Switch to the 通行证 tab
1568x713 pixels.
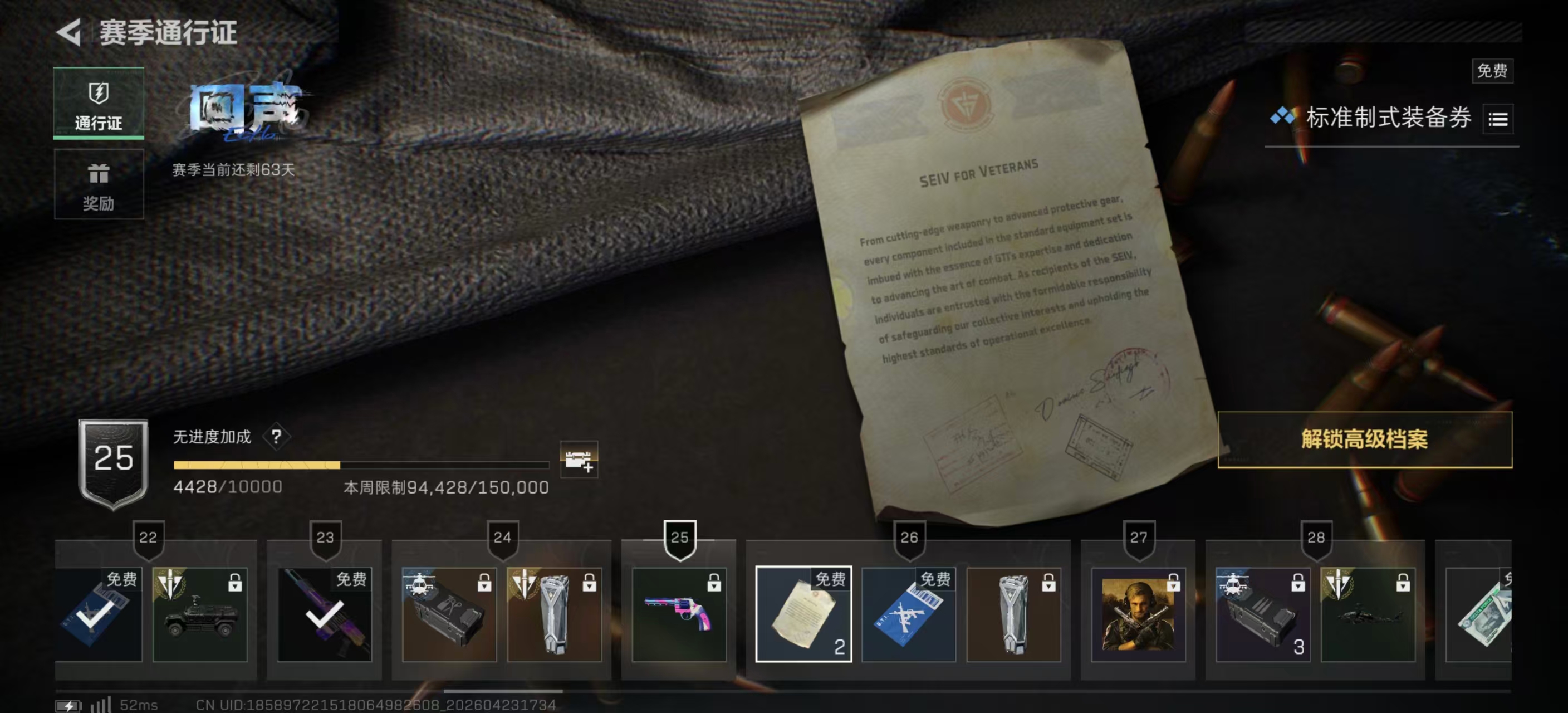tap(99, 104)
